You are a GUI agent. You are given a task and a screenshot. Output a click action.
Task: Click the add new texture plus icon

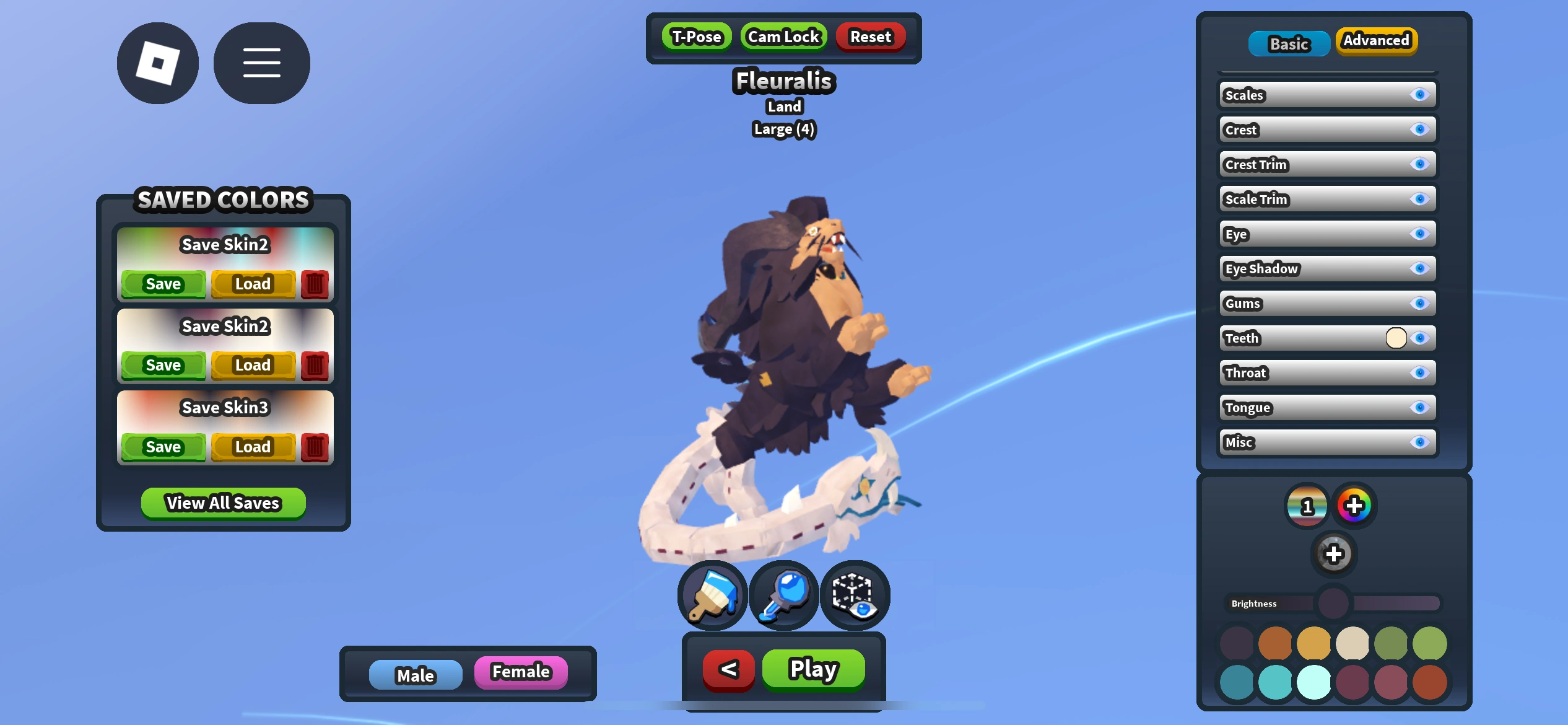(1335, 553)
